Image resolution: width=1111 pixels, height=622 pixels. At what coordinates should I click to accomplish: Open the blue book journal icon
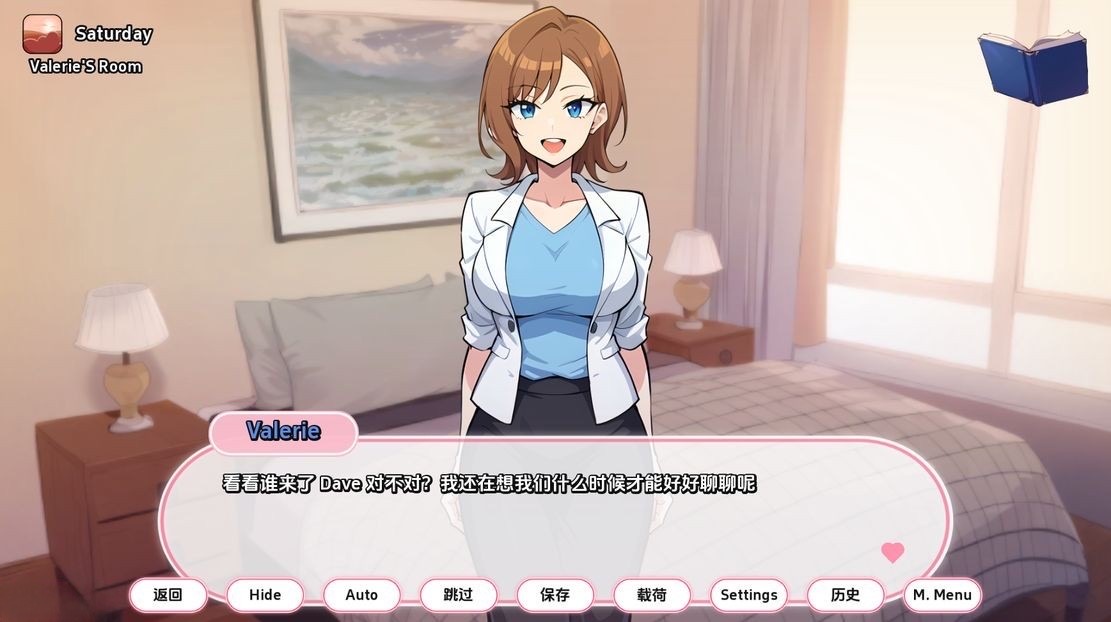(1033, 67)
